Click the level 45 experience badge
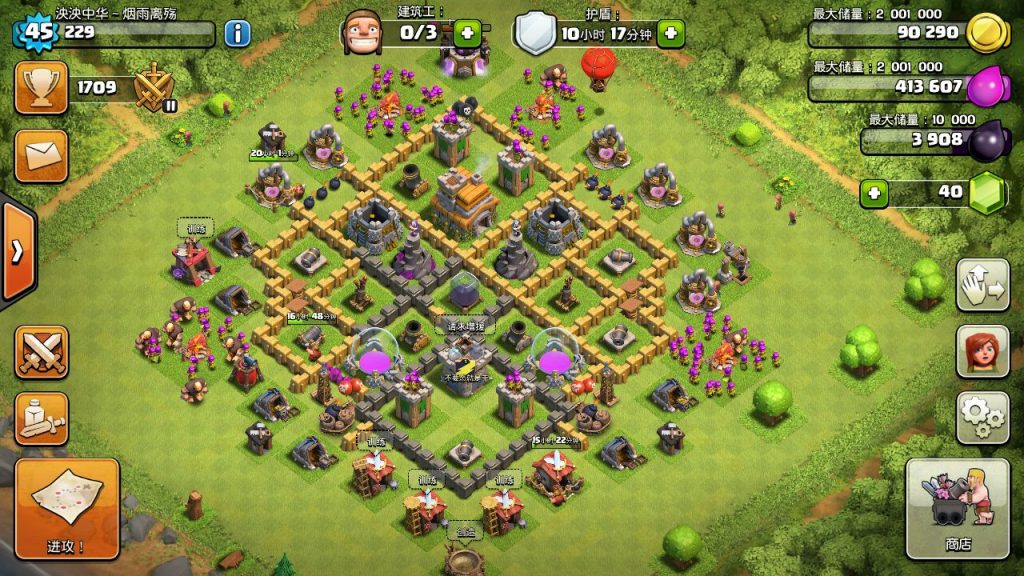The width and height of the screenshot is (1024, 576). pyautogui.click(x=37, y=31)
